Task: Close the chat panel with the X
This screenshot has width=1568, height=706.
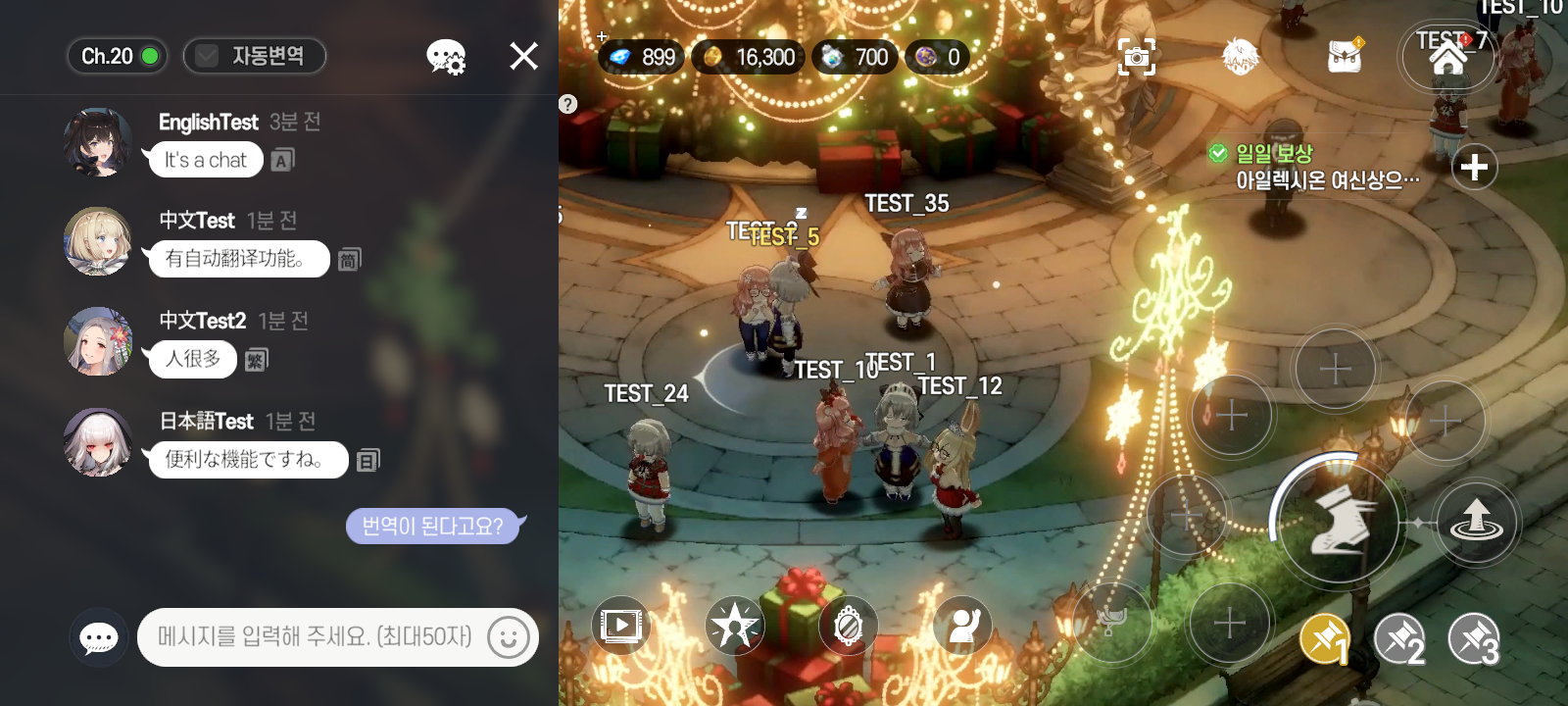Action: (x=523, y=56)
